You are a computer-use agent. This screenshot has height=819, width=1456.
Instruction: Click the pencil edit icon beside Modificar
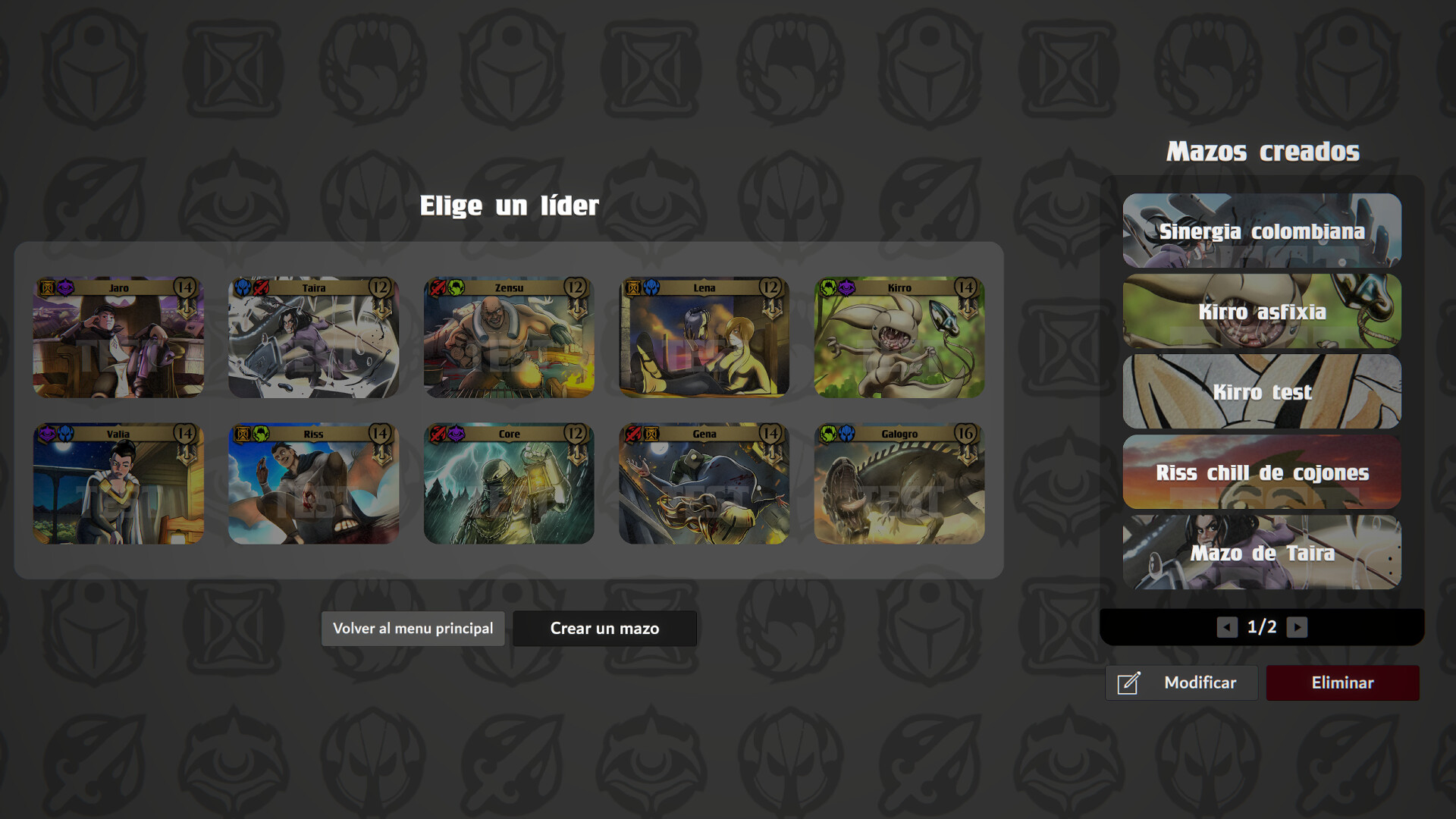click(x=1128, y=682)
